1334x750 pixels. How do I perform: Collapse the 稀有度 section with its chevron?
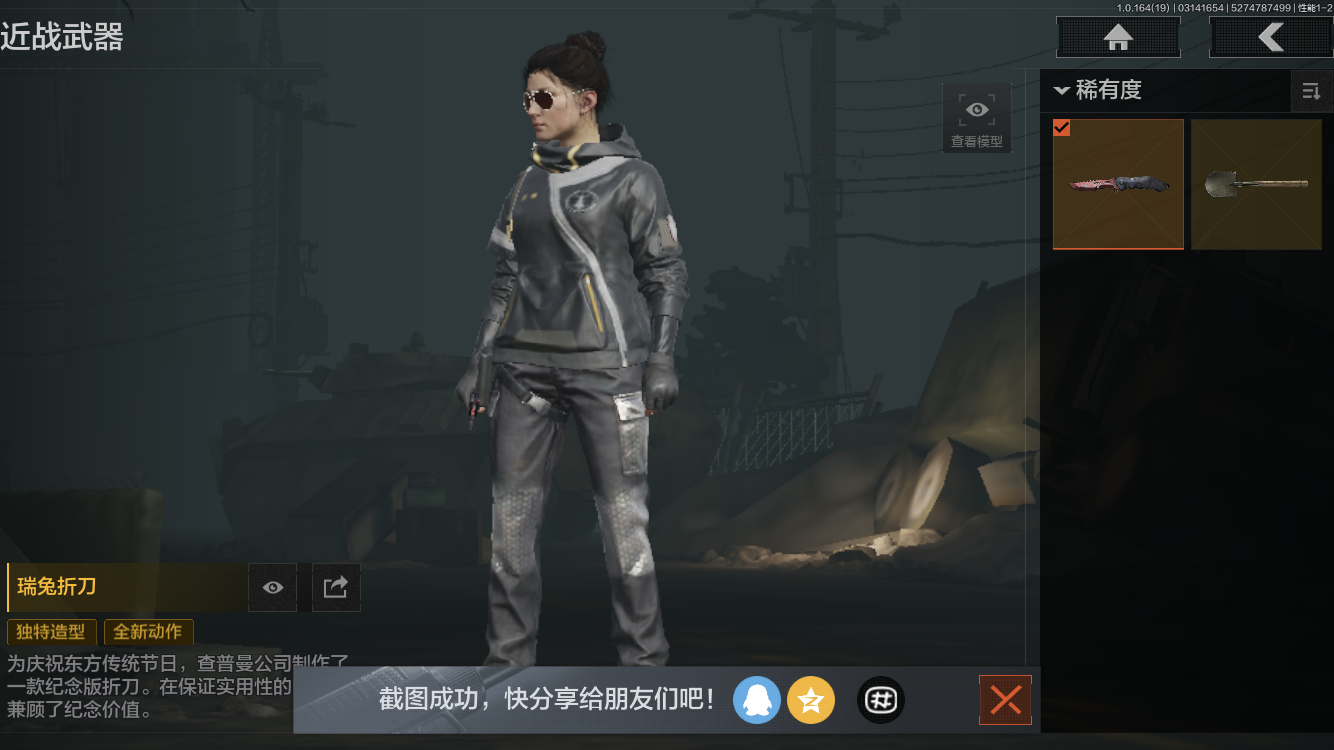pyautogui.click(x=1062, y=90)
